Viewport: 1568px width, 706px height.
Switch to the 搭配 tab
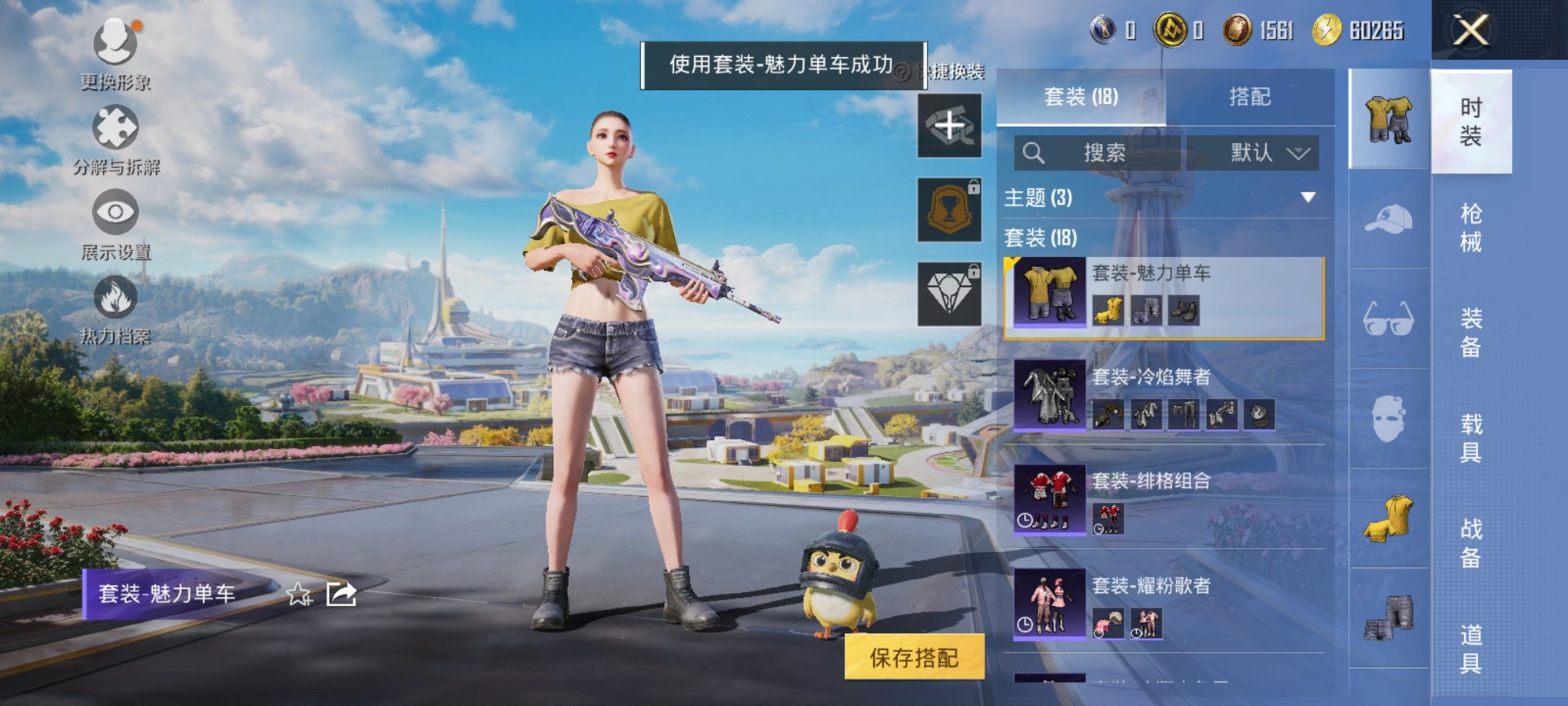pyautogui.click(x=1251, y=97)
